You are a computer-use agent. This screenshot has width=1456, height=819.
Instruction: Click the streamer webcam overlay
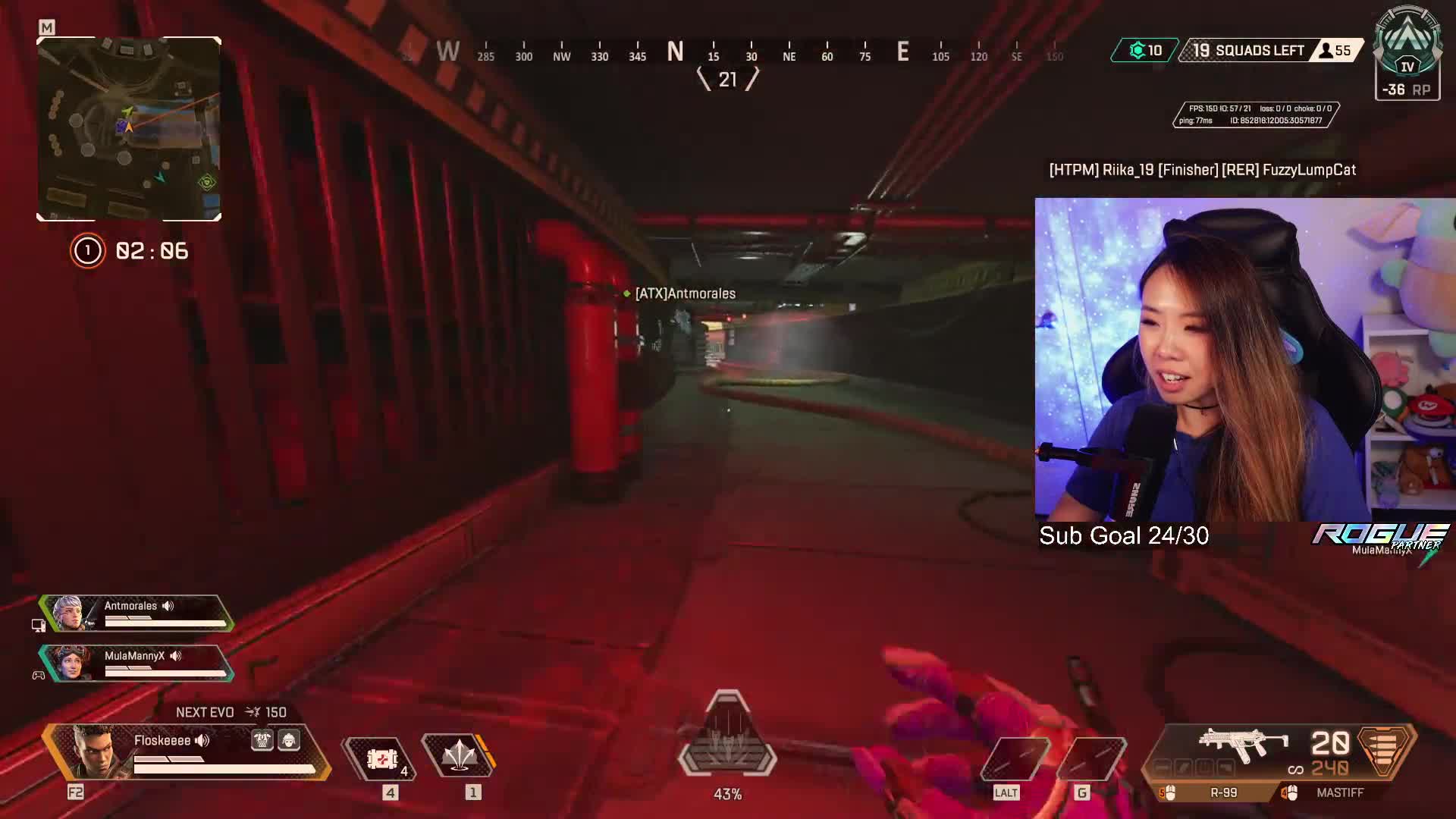pyautogui.click(x=1244, y=364)
